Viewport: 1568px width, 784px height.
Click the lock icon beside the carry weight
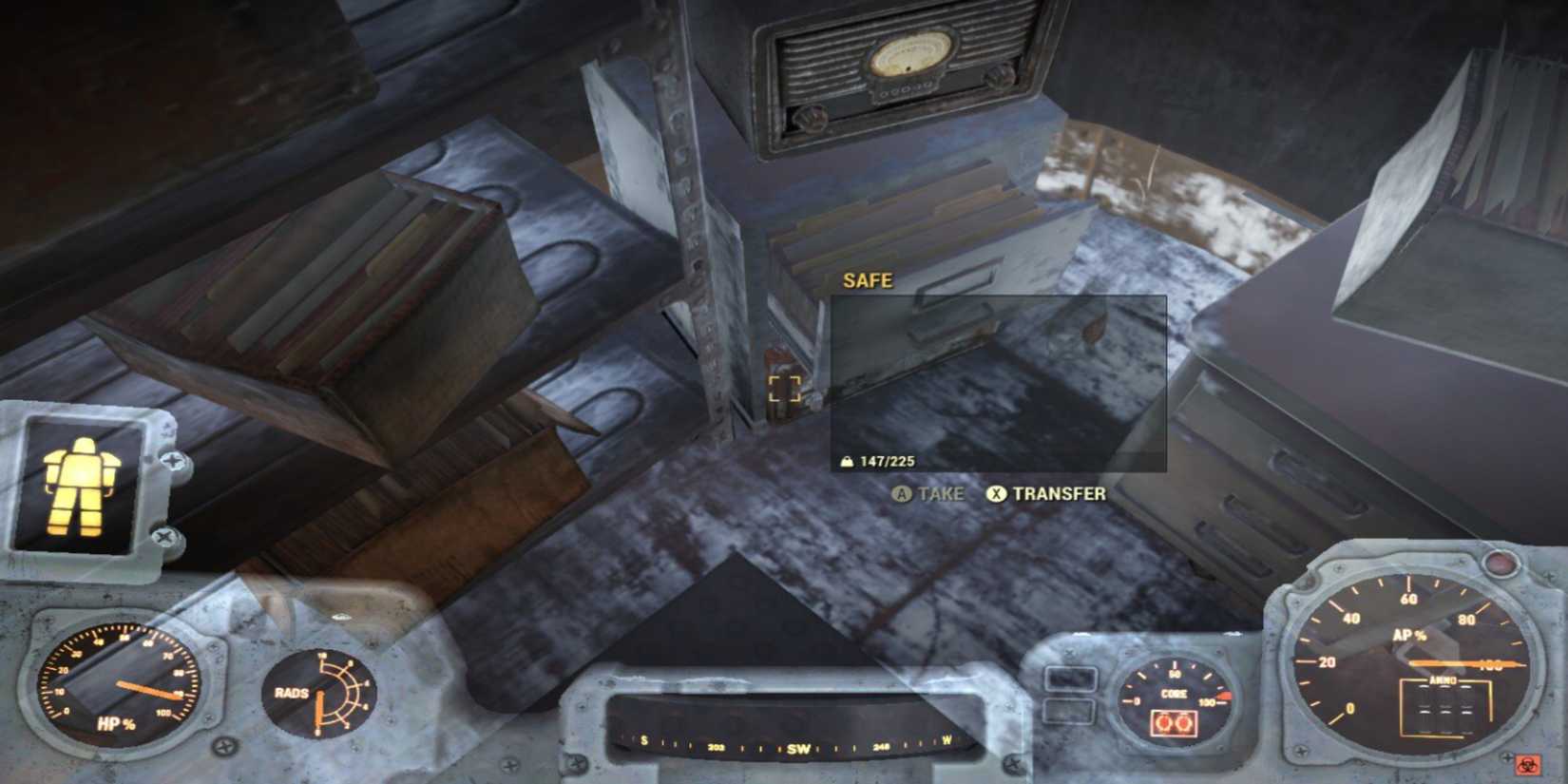click(x=847, y=463)
